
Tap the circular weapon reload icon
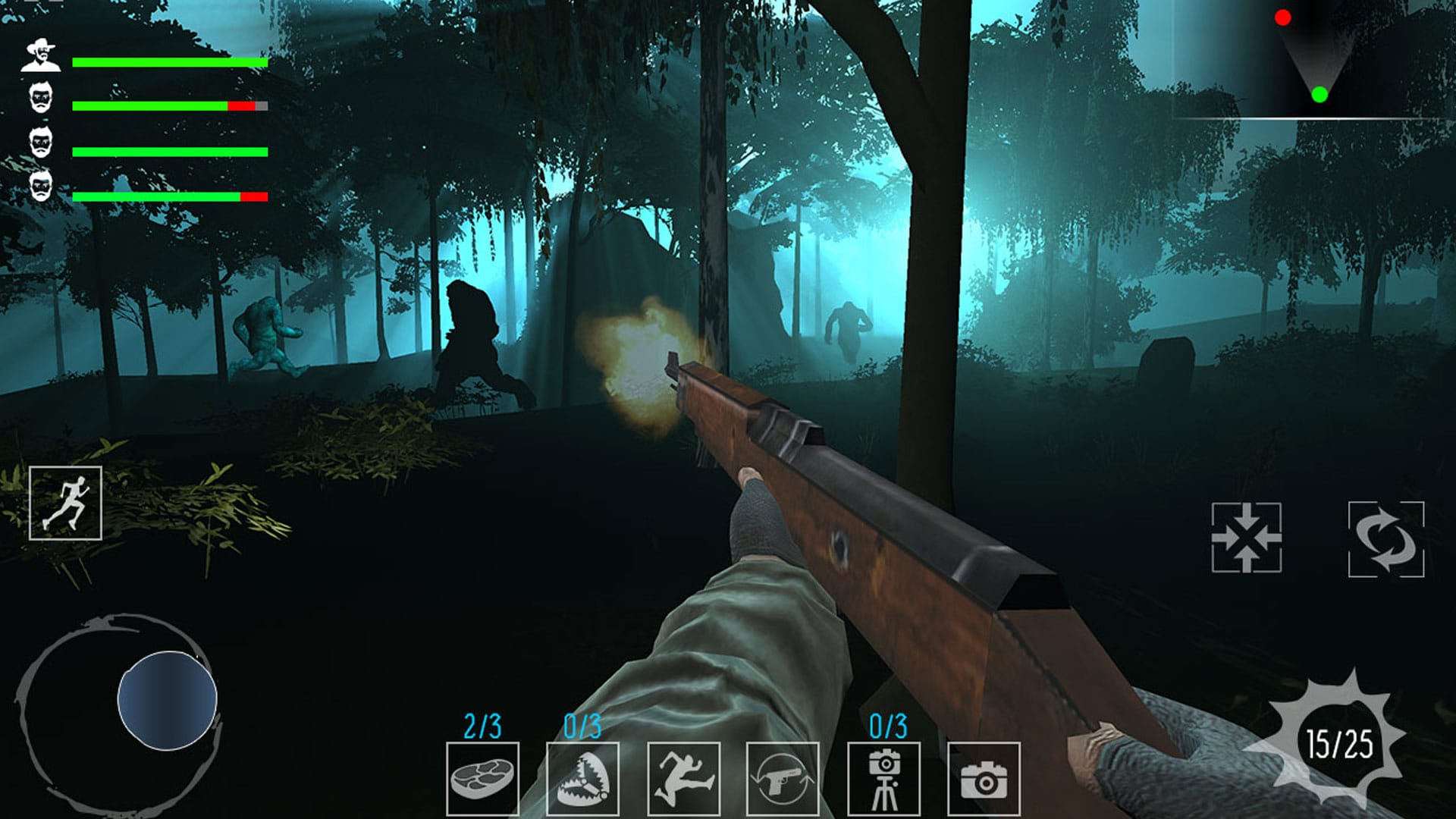(x=1387, y=540)
